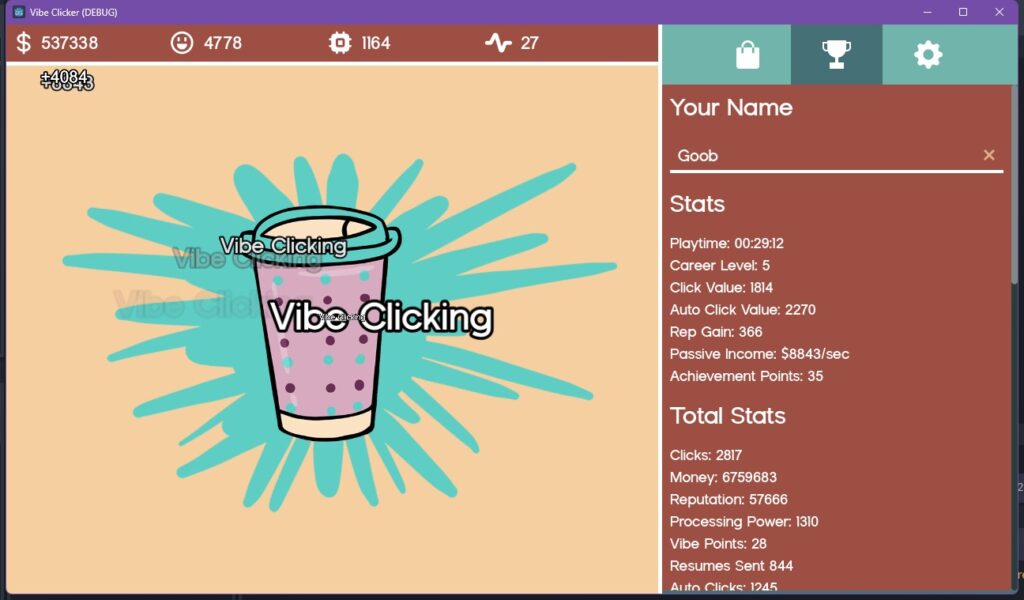Open the shop bag tab
This screenshot has width=1024, height=600.
pyautogui.click(x=747, y=55)
